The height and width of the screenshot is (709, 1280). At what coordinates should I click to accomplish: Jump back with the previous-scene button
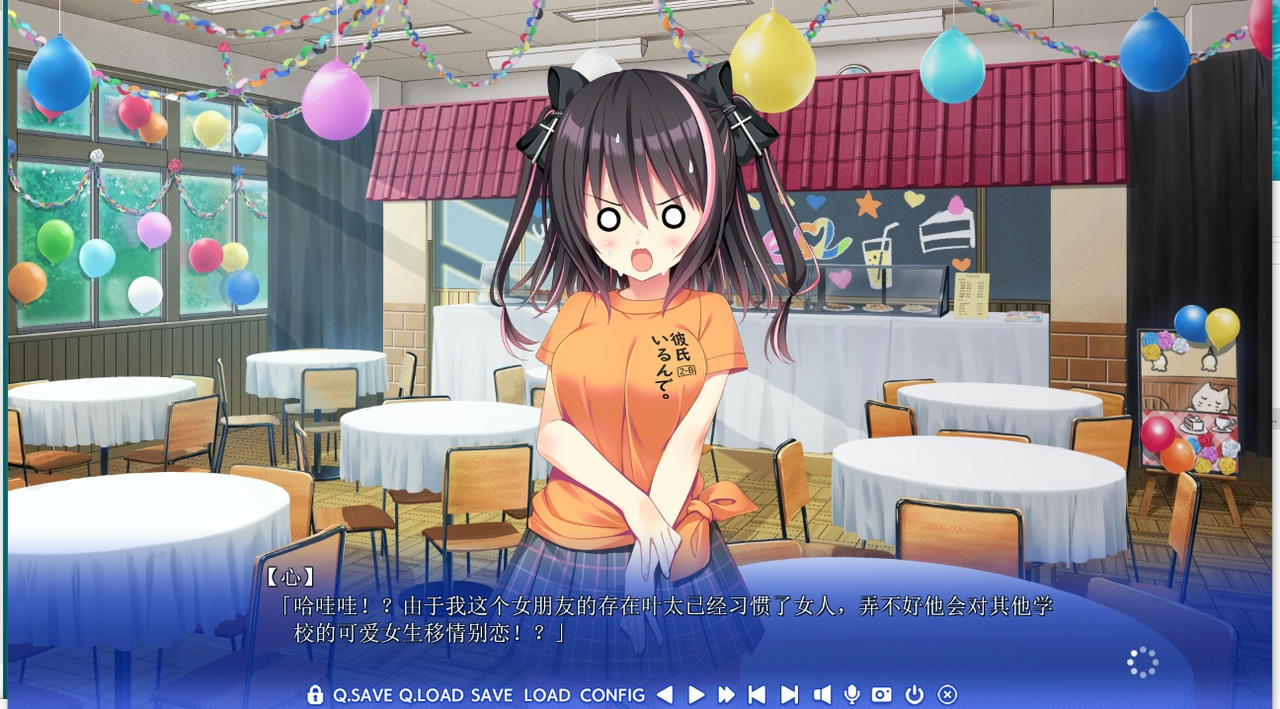pyautogui.click(x=757, y=695)
